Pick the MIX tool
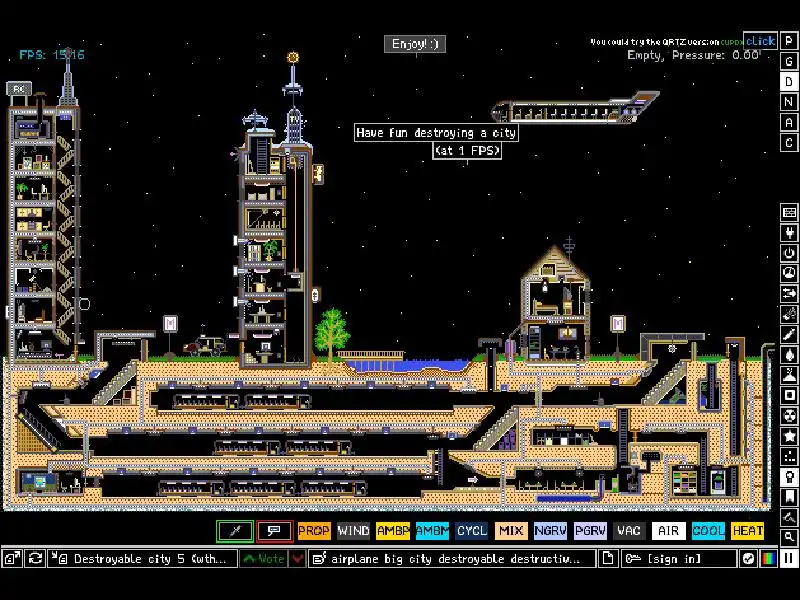The image size is (800, 600). 511,531
